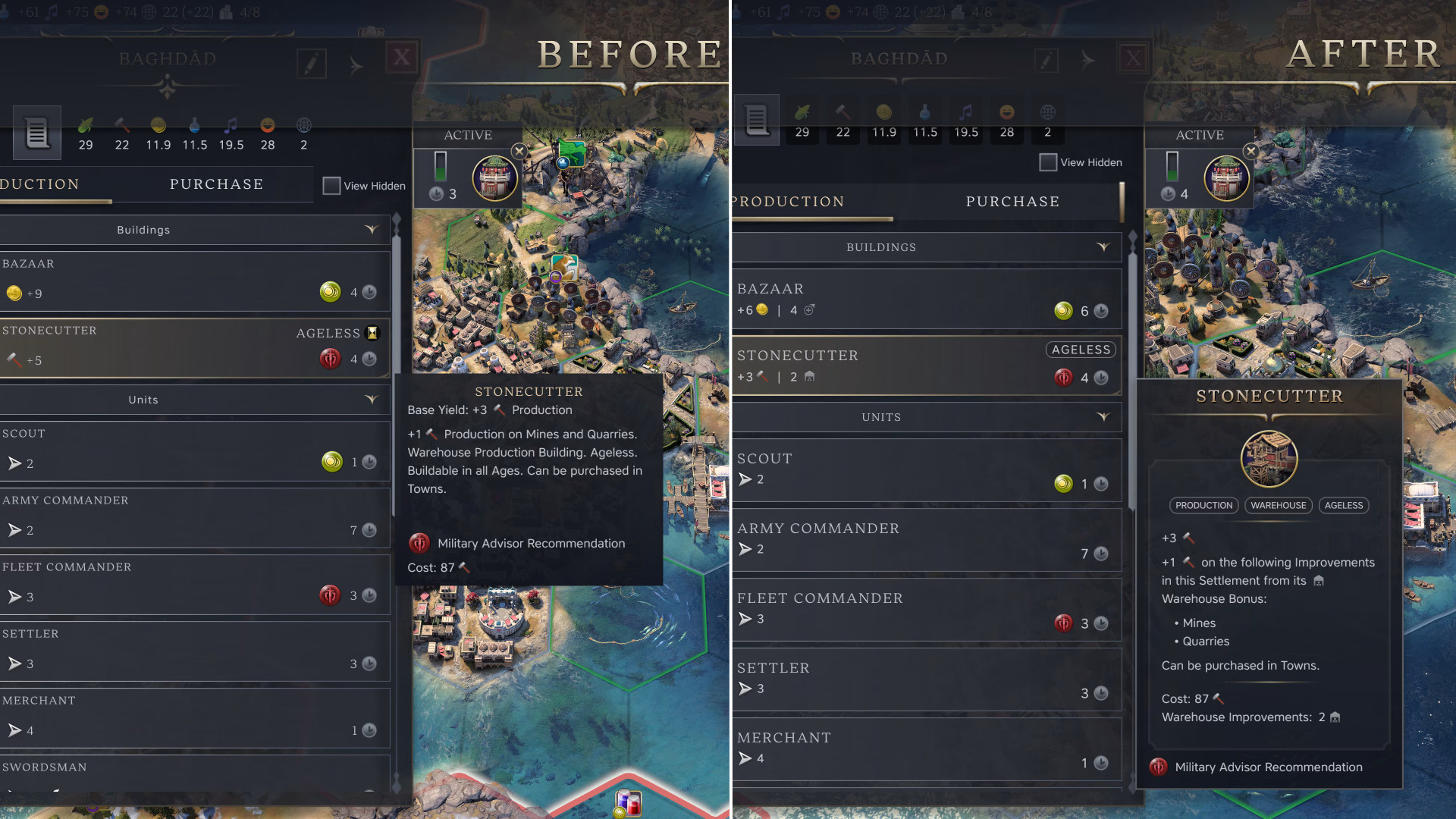
Task: Open the Production tab in the After panel
Action: click(786, 201)
